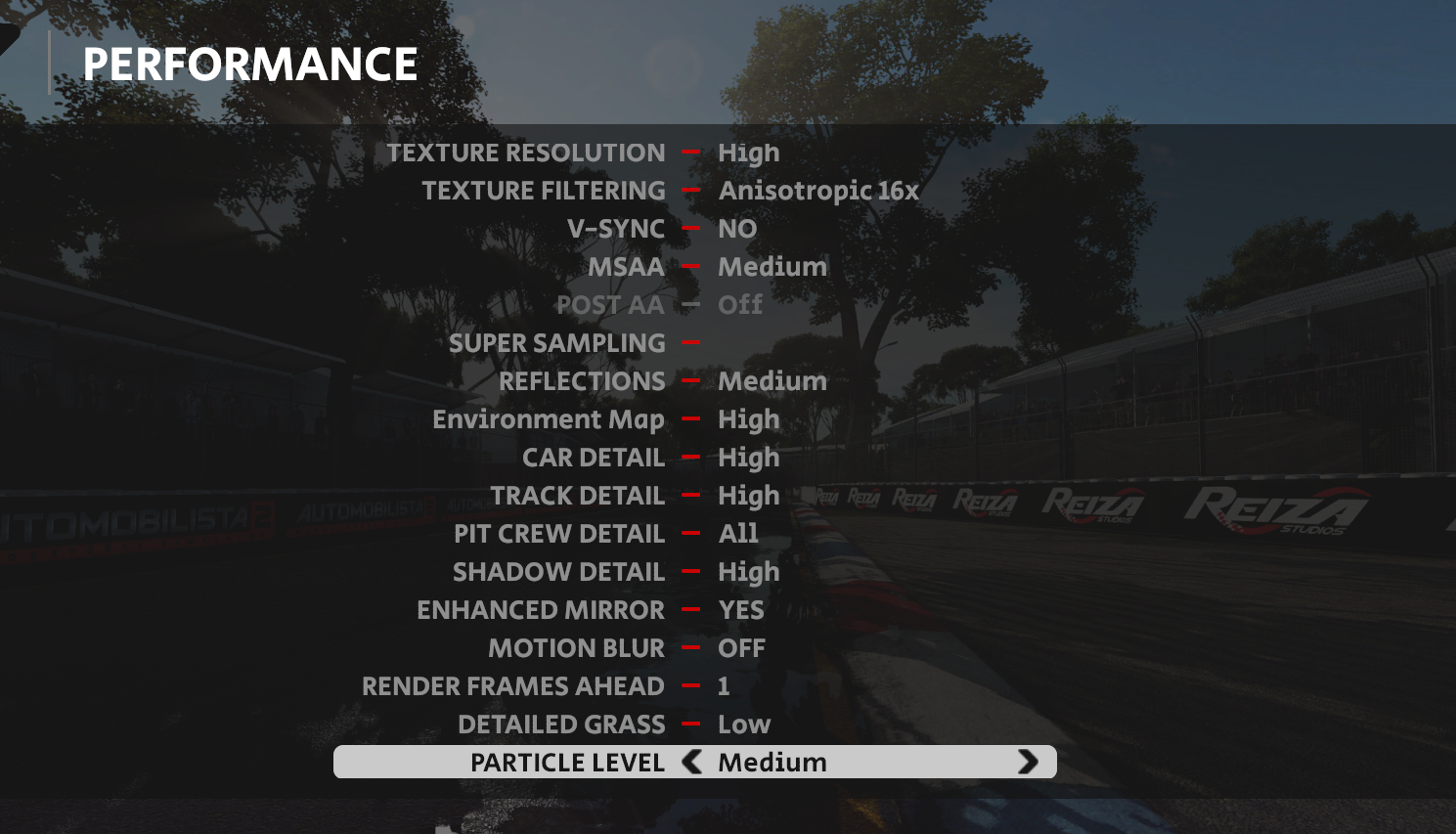This screenshot has width=1456, height=834.
Task: Choose the Reflections setting row
Action: pyautogui.click(x=582, y=381)
